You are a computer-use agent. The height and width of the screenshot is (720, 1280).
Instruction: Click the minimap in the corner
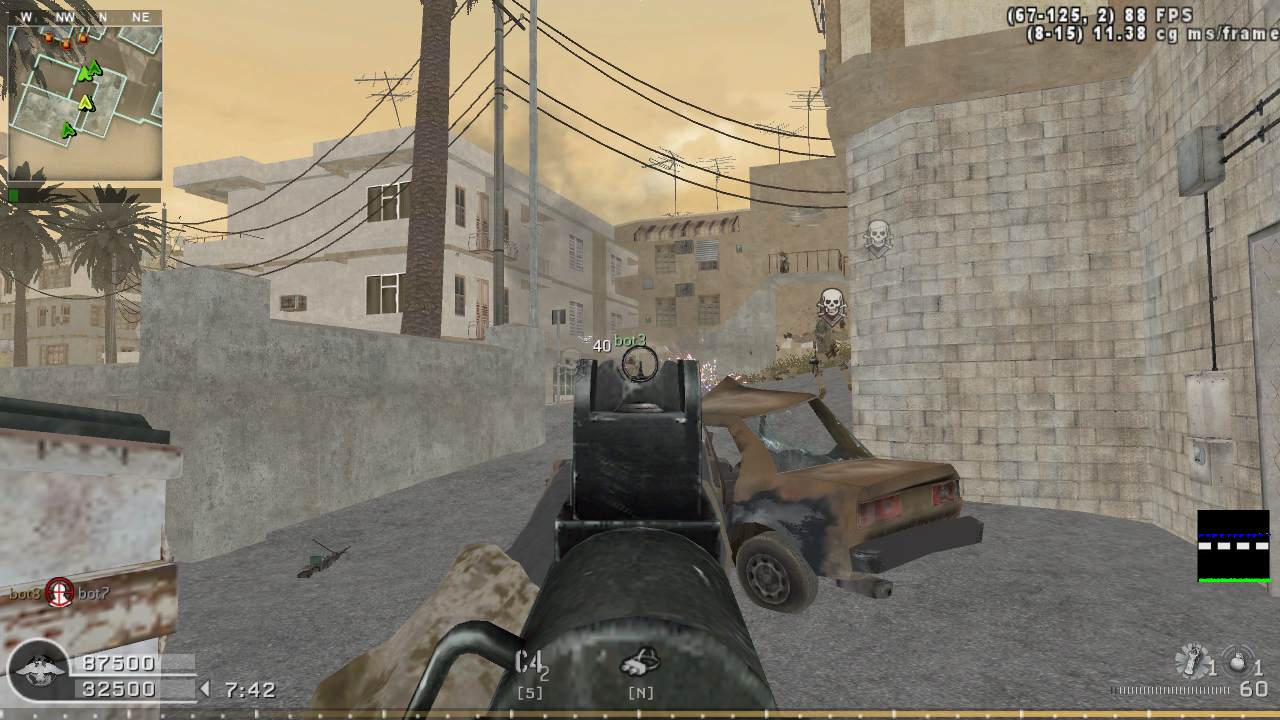pyautogui.click(x=85, y=101)
